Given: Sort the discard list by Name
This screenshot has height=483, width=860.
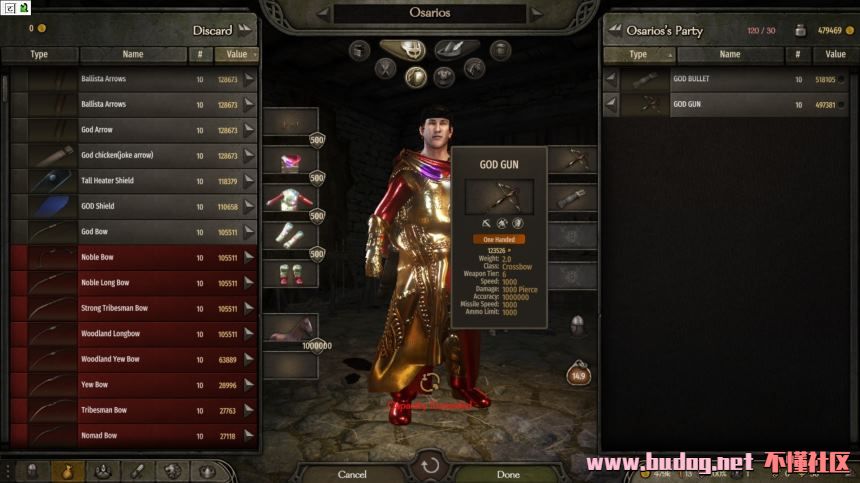Looking at the screenshot, I should click(133, 54).
